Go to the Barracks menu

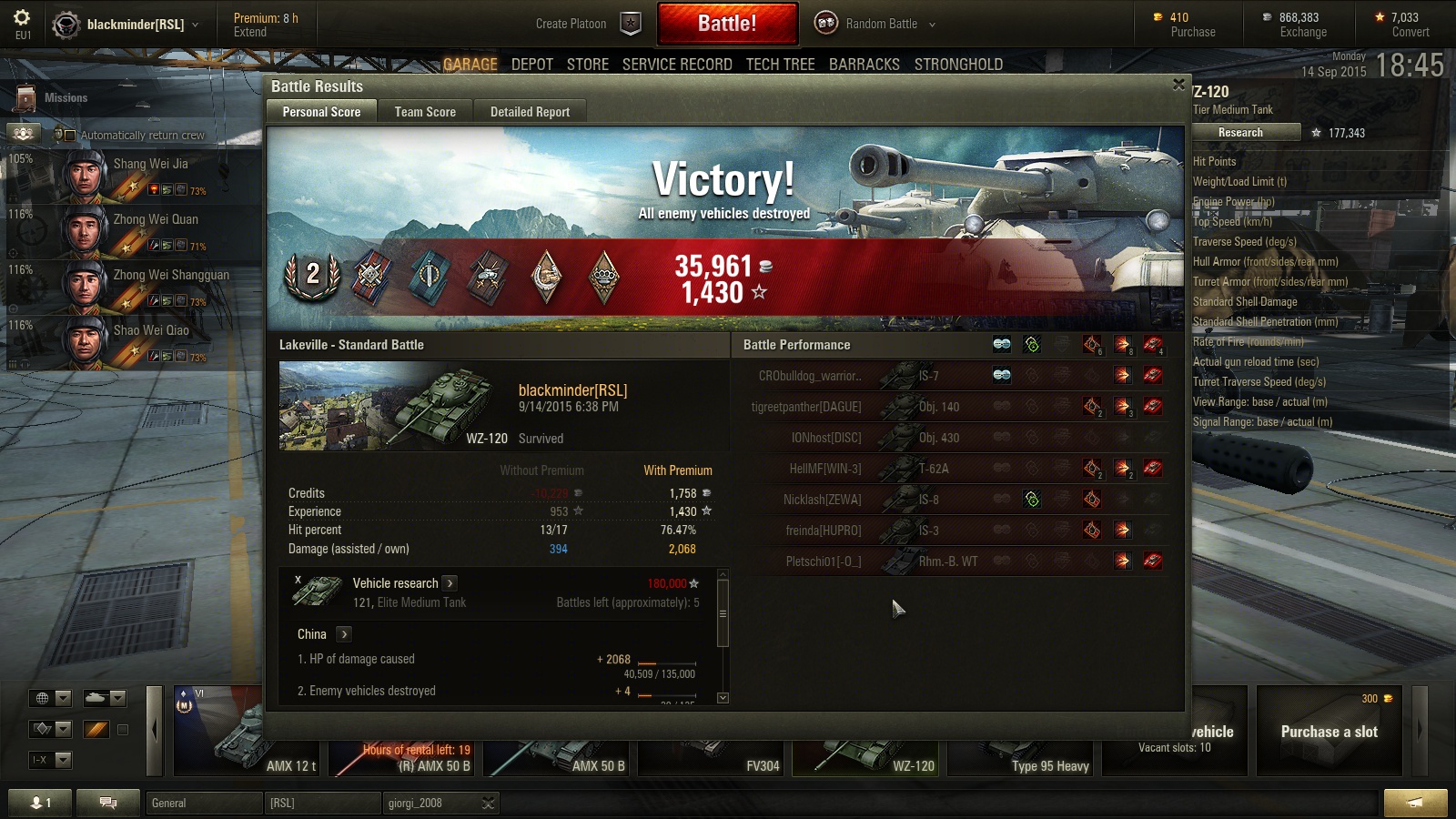click(x=864, y=65)
